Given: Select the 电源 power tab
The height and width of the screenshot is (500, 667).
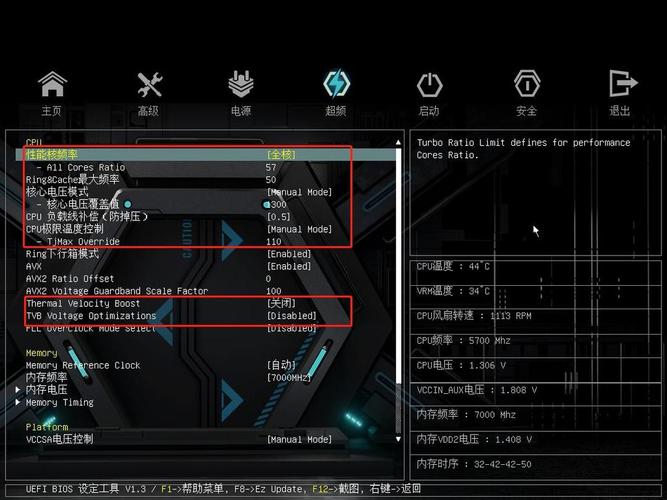Looking at the screenshot, I should (241, 93).
